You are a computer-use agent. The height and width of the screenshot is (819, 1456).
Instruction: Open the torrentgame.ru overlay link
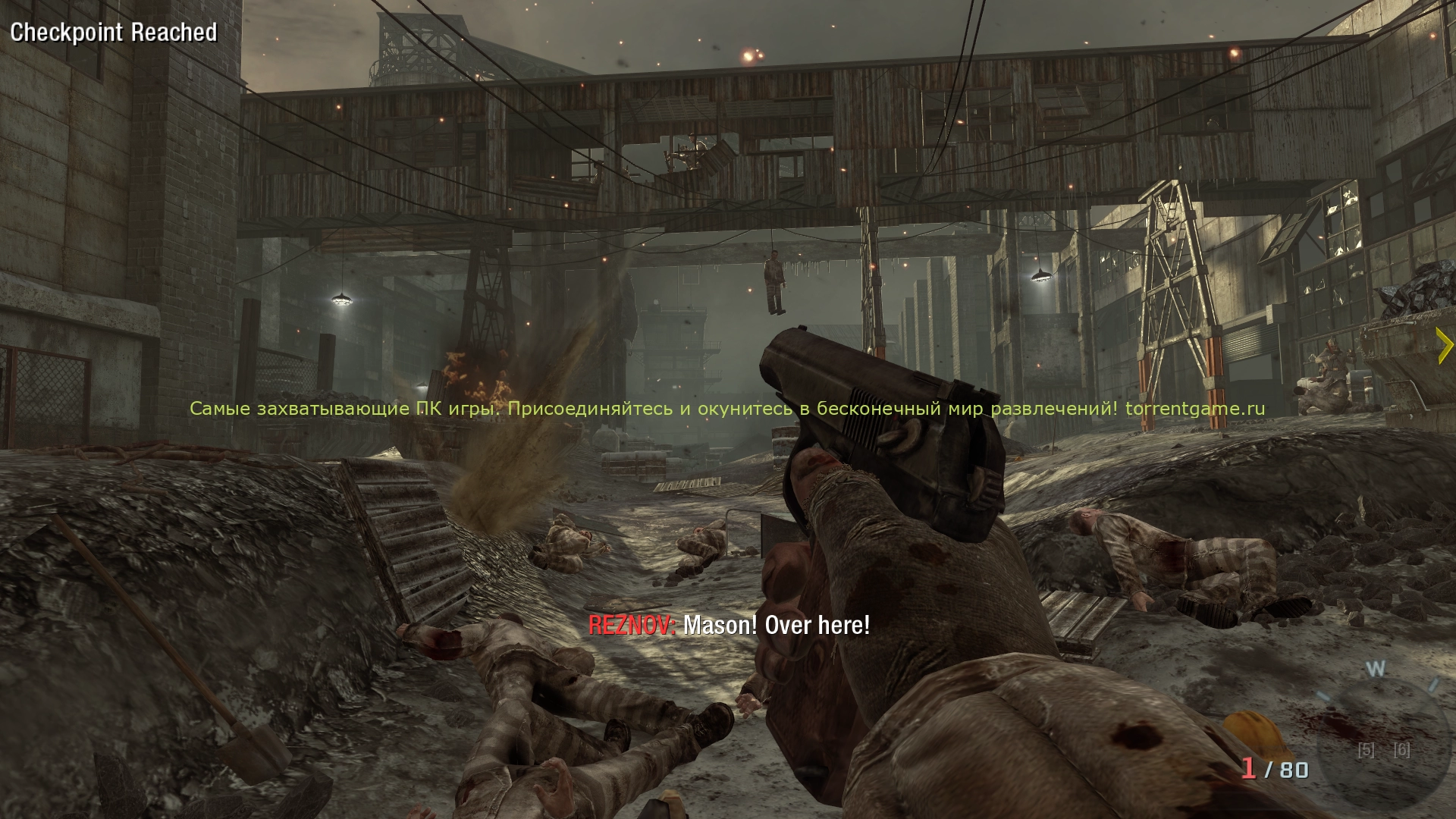click(1195, 409)
